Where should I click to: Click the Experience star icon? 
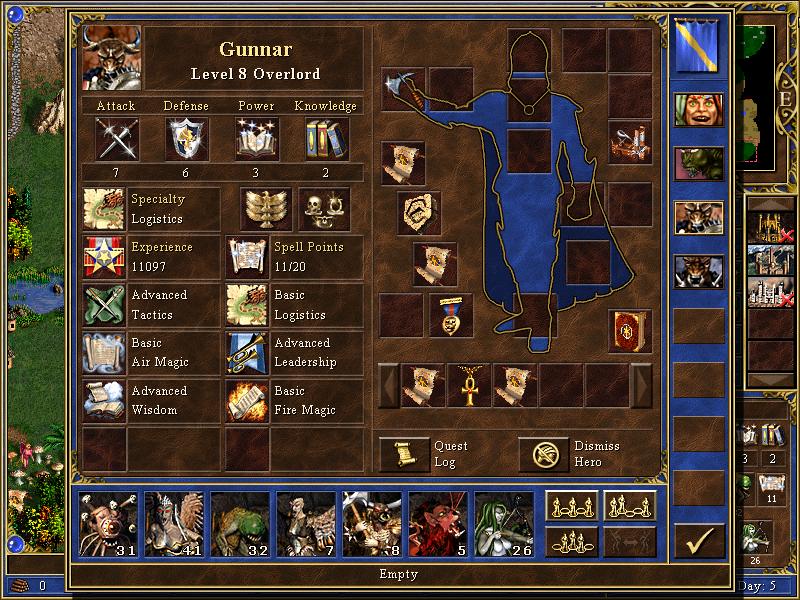pyautogui.click(x=104, y=258)
